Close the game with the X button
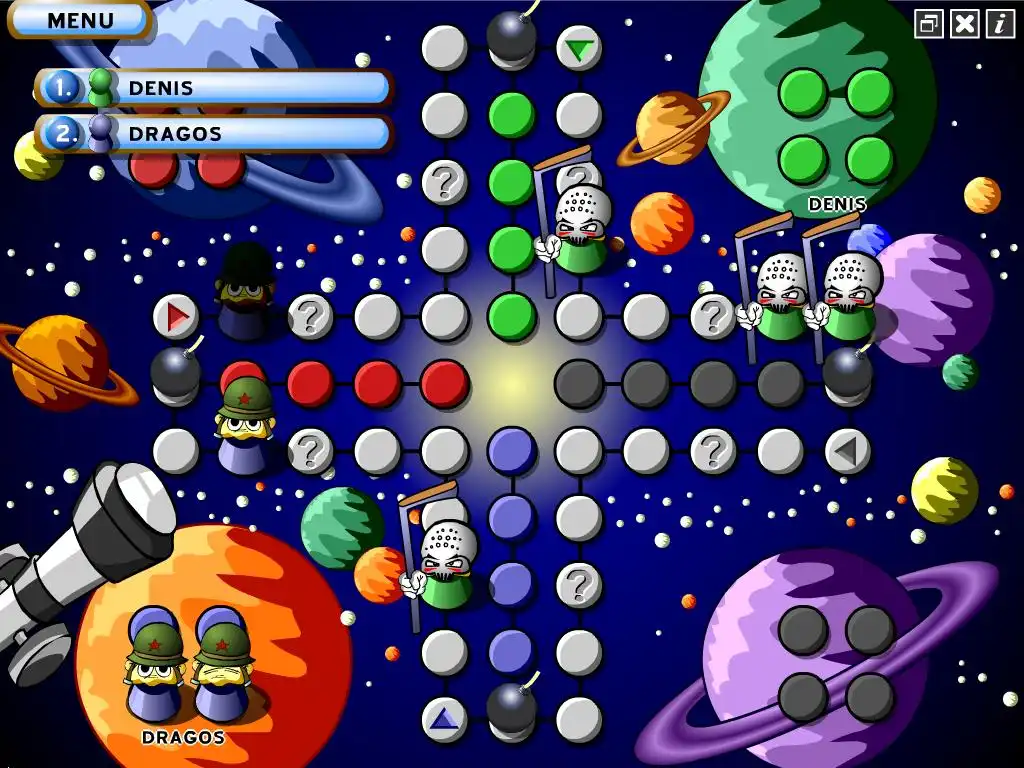Image resolution: width=1024 pixels, height=768 pixels. [x=964, y=24]
